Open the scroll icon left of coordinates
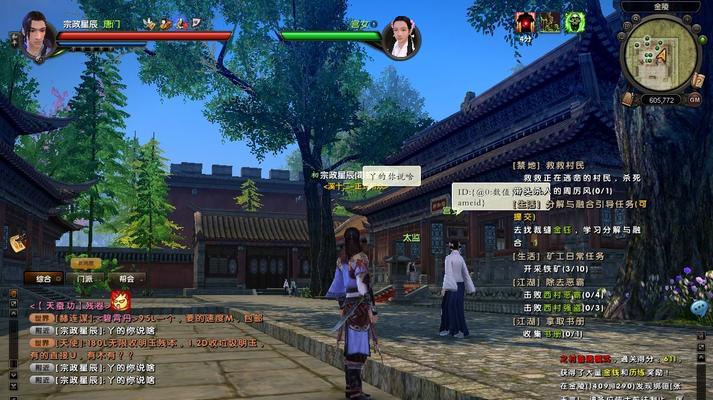This screenshot has width=713, height=400. click(x=627, y=99)
